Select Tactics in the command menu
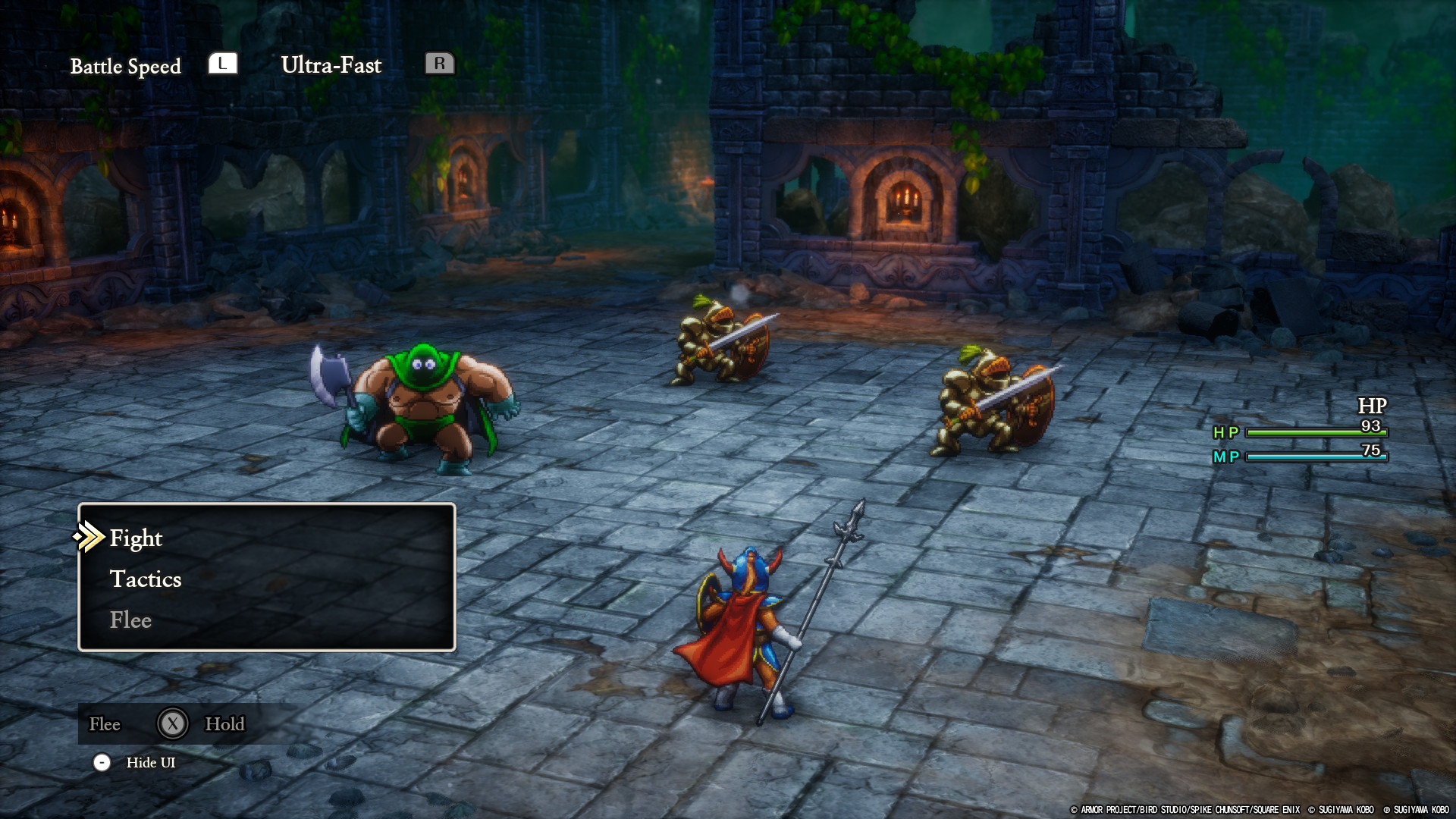 pyautogui.click(x=146, y=579)
